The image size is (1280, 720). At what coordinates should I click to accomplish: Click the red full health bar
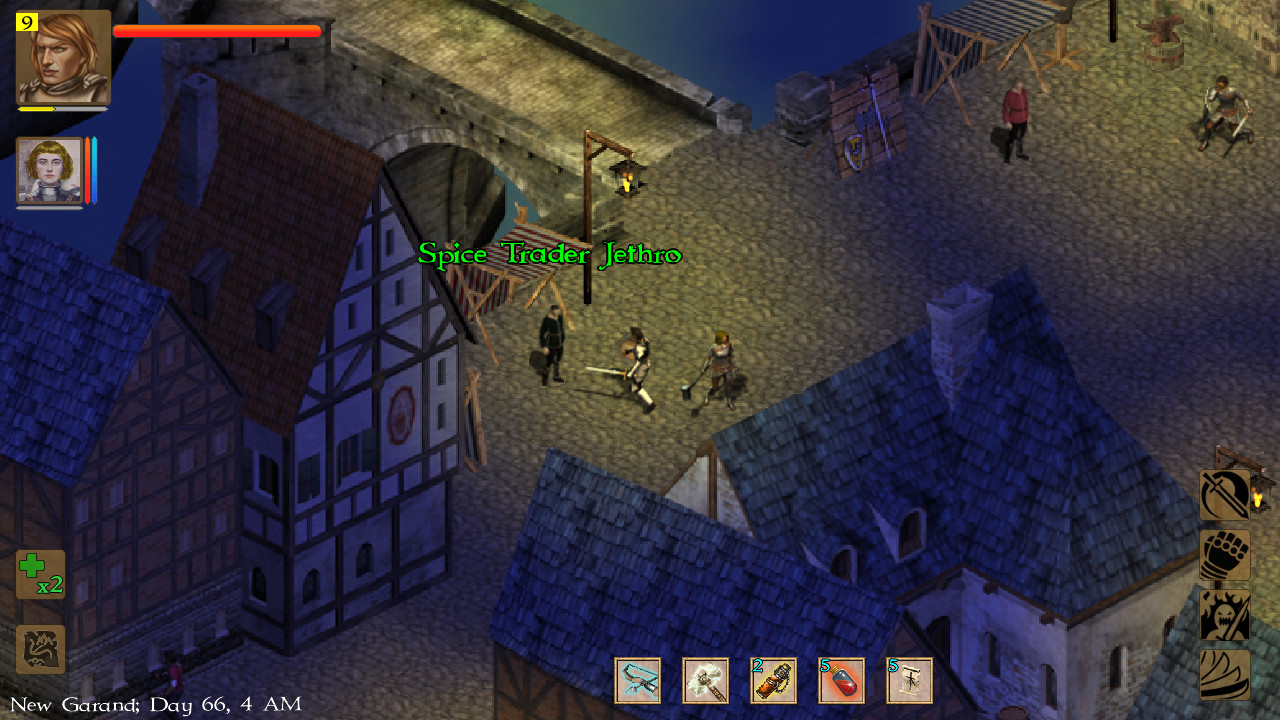(215, 31)
